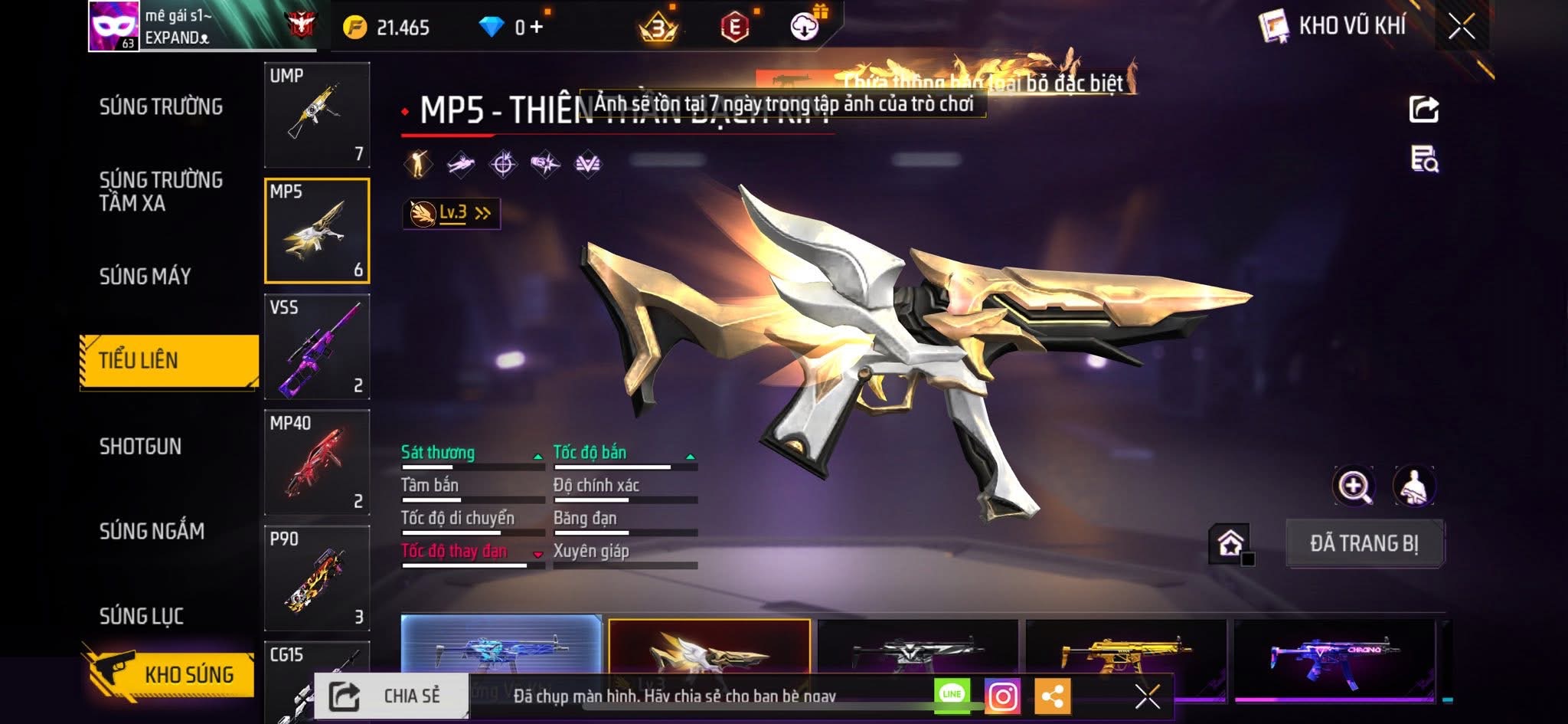
Task: Switch to the Súng Trường category
Action: pos(161,106)
